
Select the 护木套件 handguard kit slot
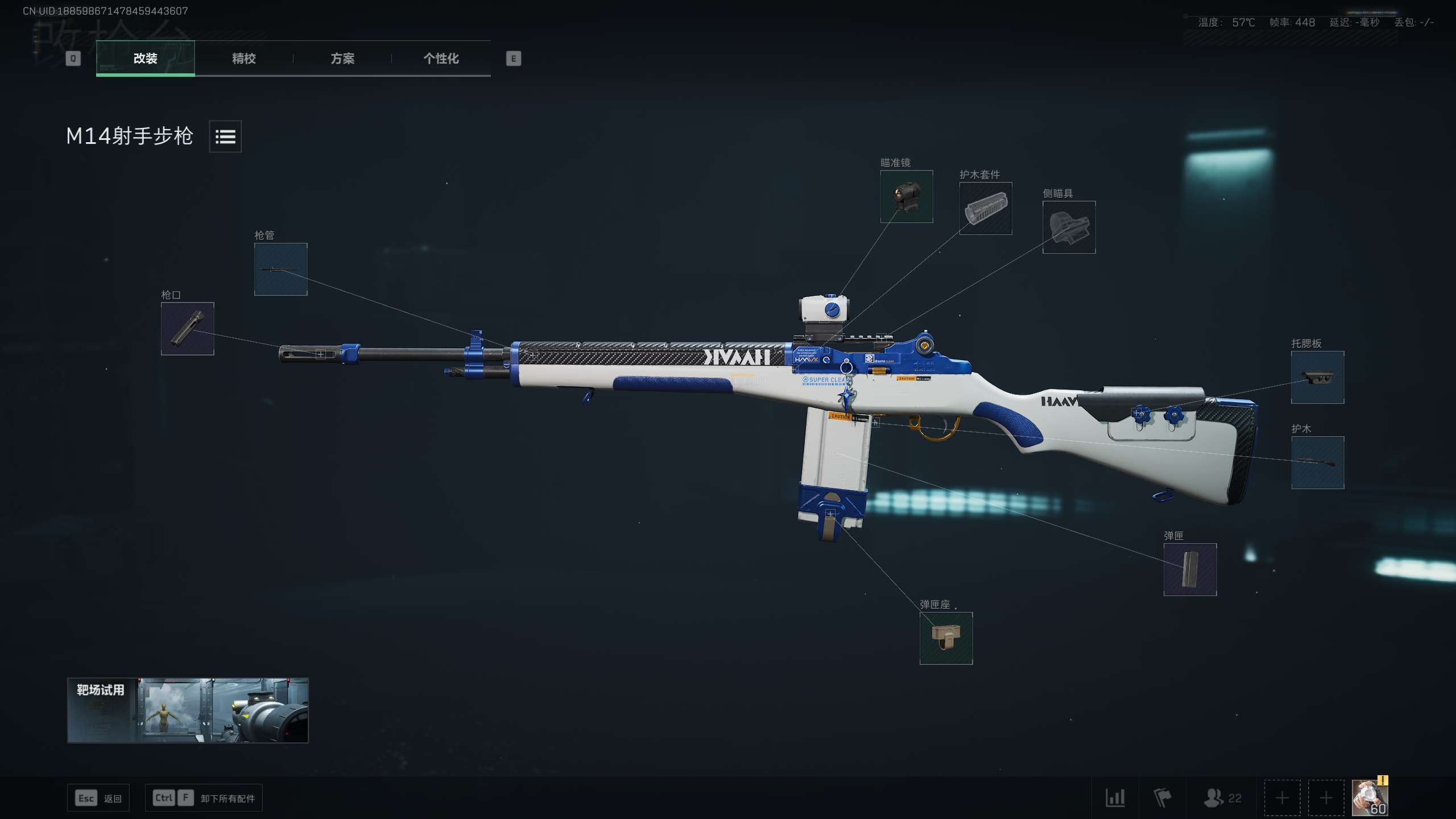[986, 209]
